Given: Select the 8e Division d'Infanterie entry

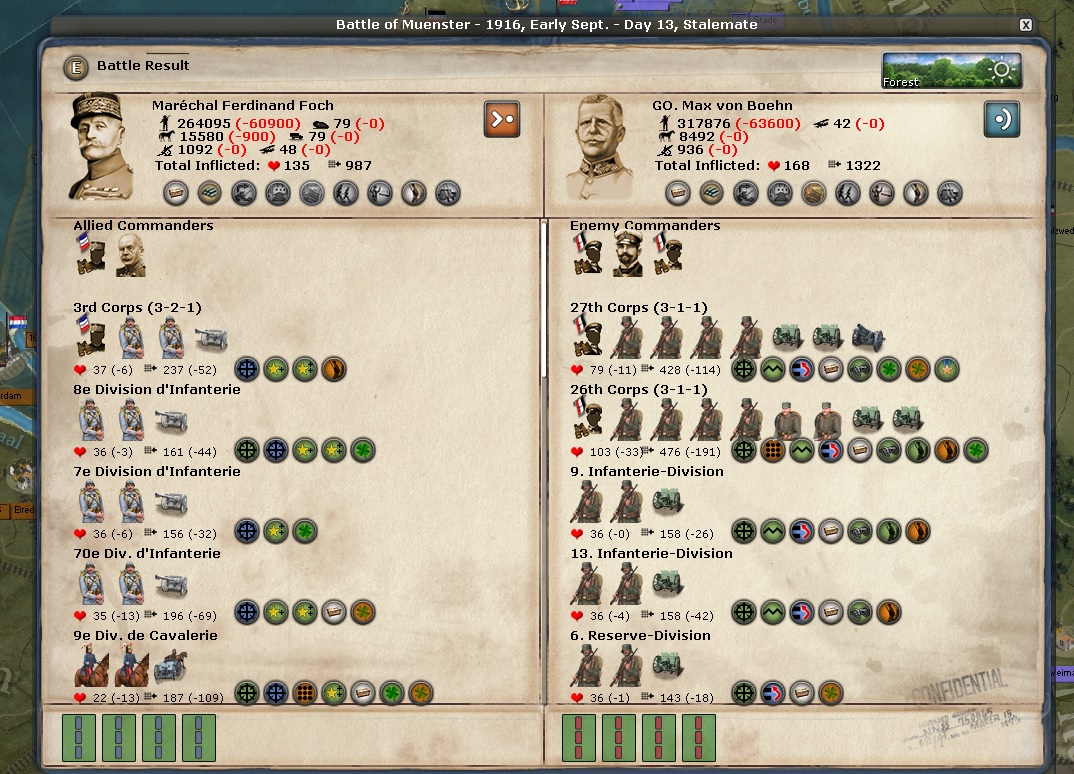Looking at the screenshot, I should click(x=156, y=390).
